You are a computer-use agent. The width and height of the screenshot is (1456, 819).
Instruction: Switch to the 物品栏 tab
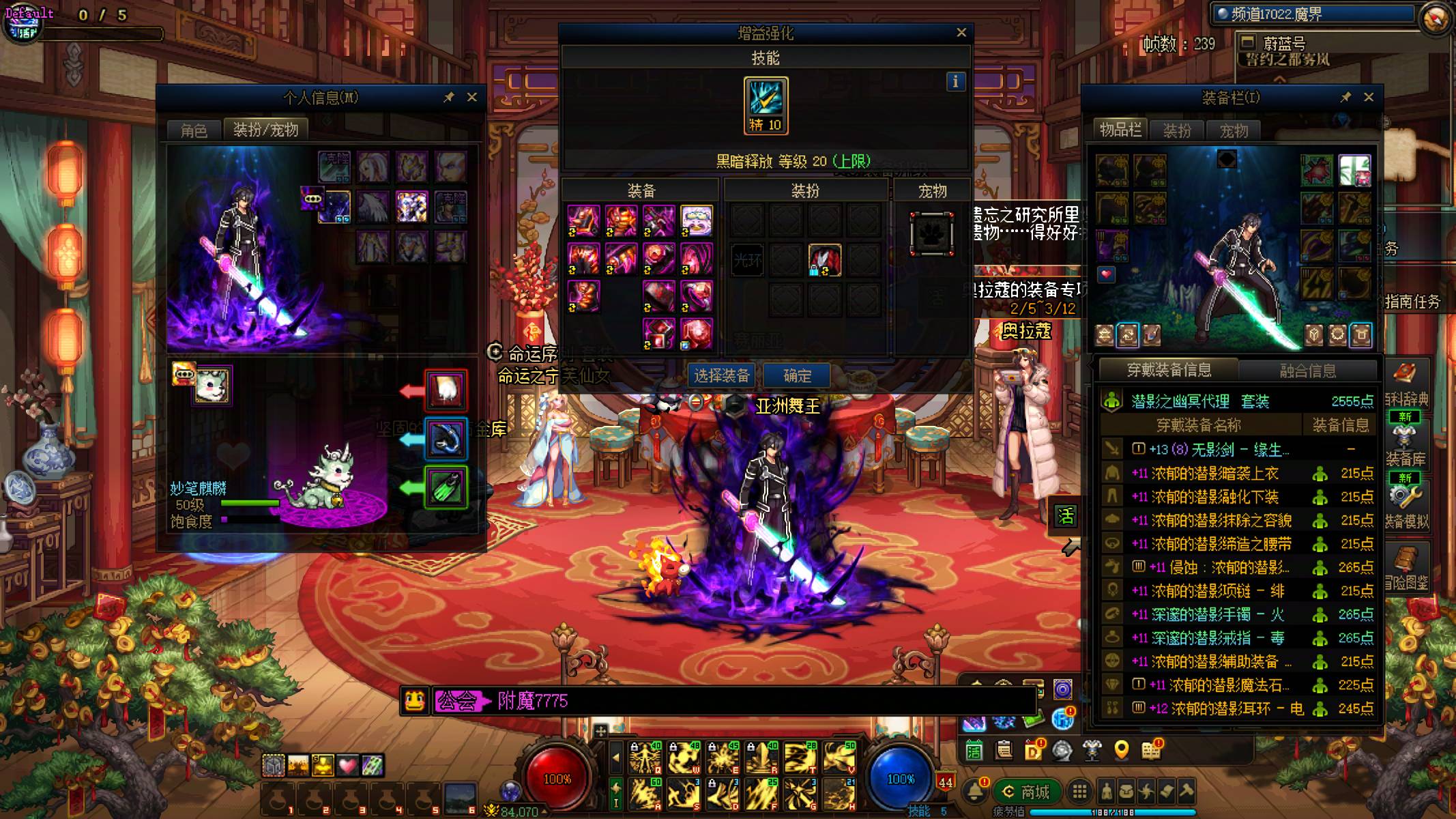[1120, 130]
